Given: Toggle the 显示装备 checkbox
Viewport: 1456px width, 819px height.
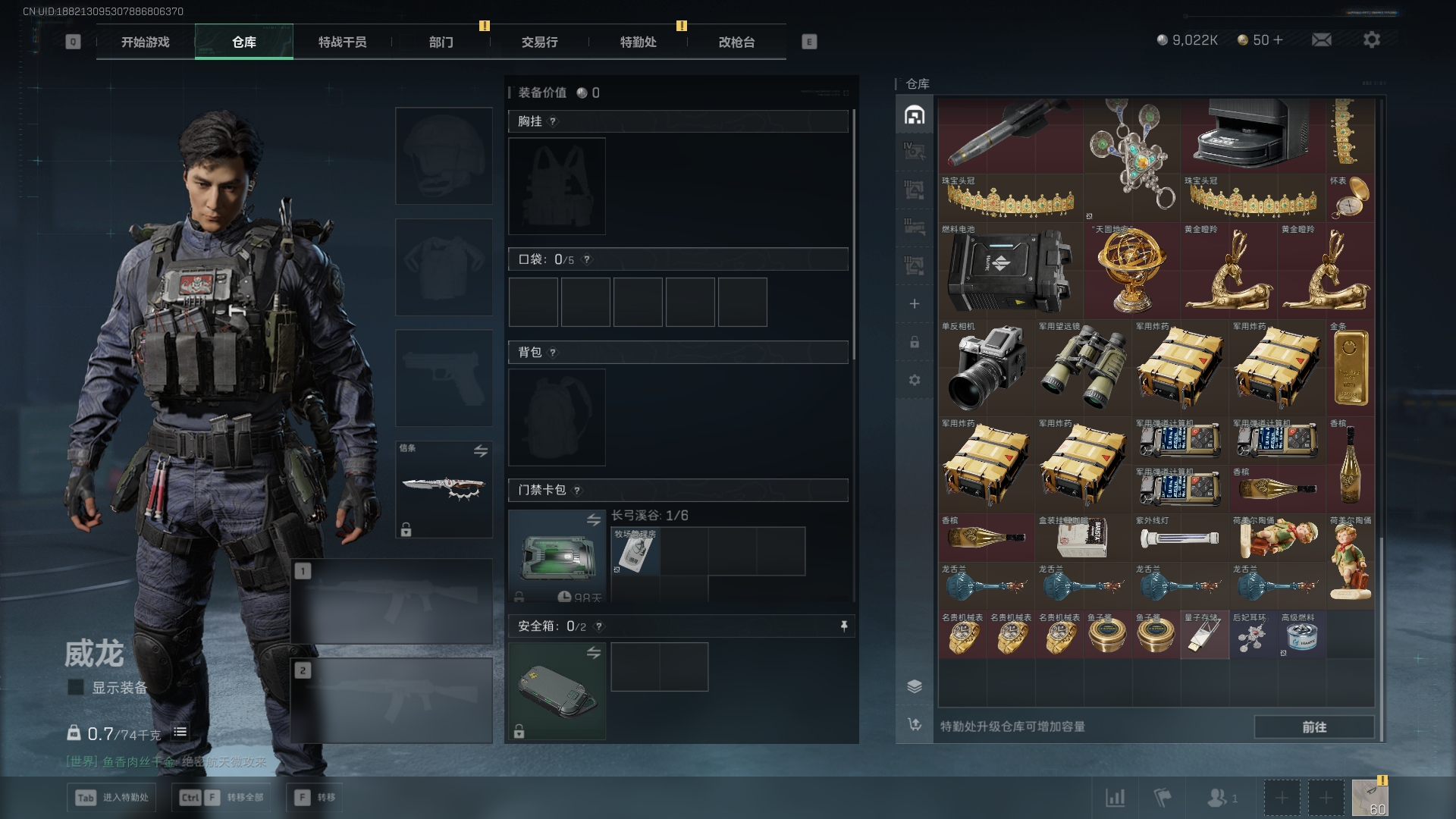Looking at the screenshot, I should pos(76,687).
